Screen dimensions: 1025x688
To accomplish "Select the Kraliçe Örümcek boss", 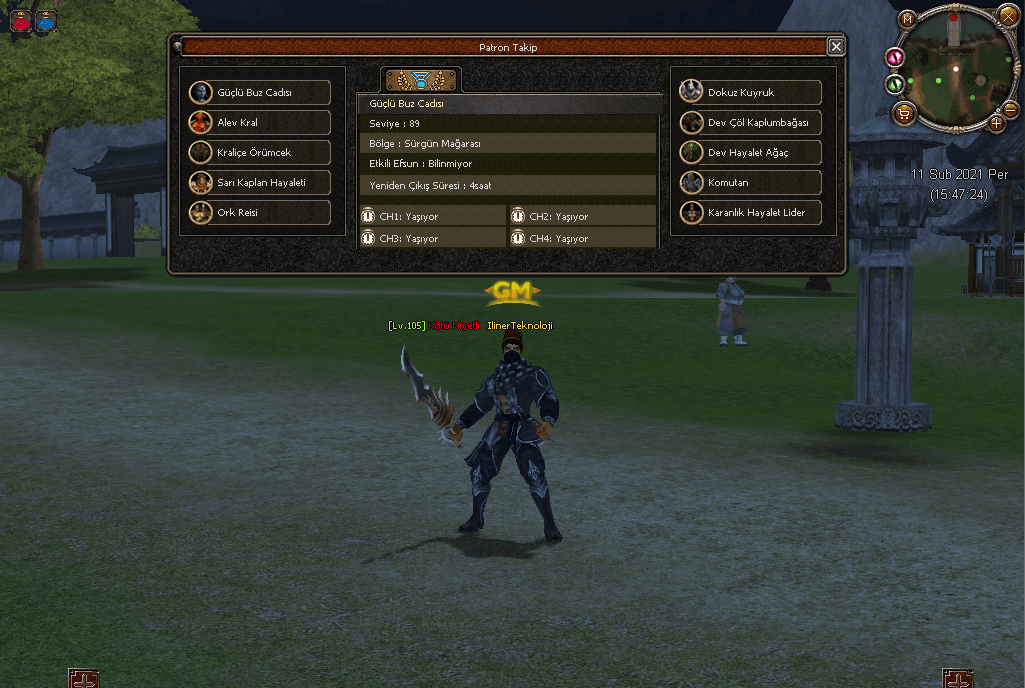I will point(260,153).
